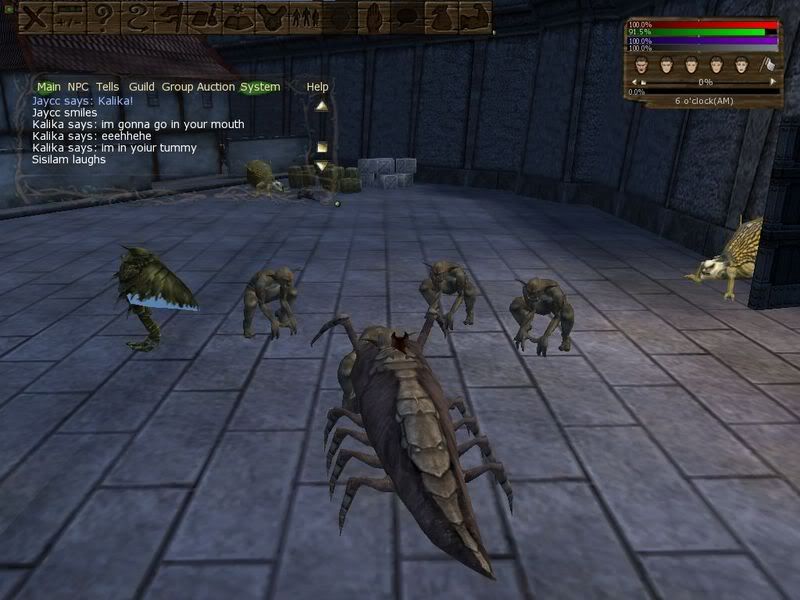Open the chat Help tab
Image resolution: width=800 pixels, height=600 pixels.
pos(317,87)
